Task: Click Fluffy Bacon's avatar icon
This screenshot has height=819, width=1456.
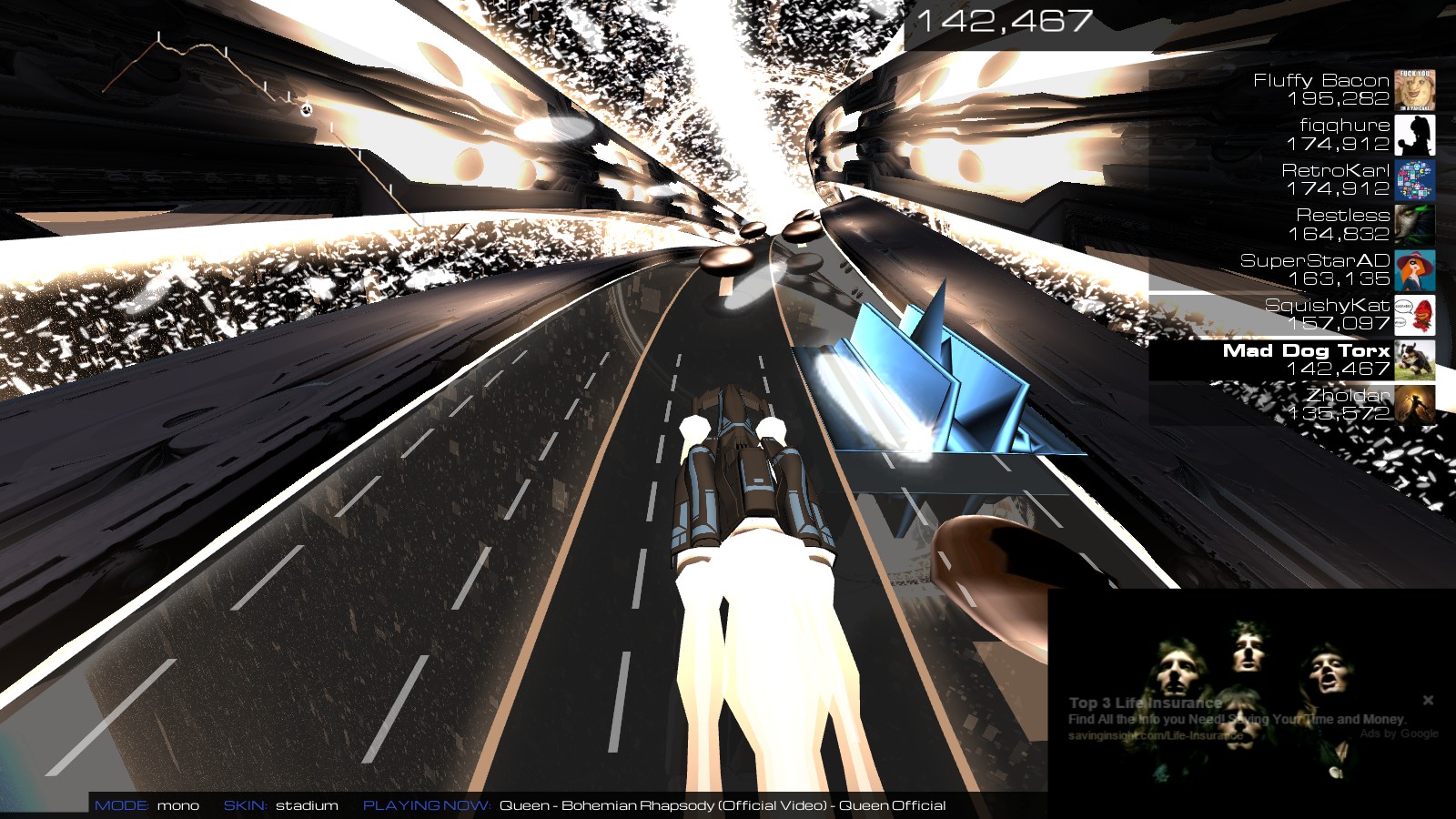Action: [1416, 88]
